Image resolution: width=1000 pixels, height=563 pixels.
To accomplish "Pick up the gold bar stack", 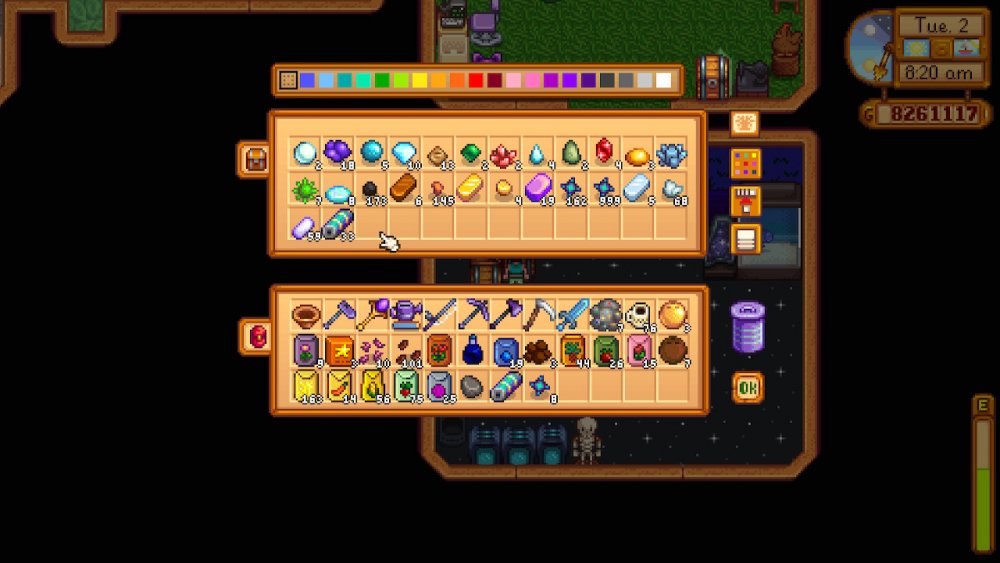I will coord(472,187).
